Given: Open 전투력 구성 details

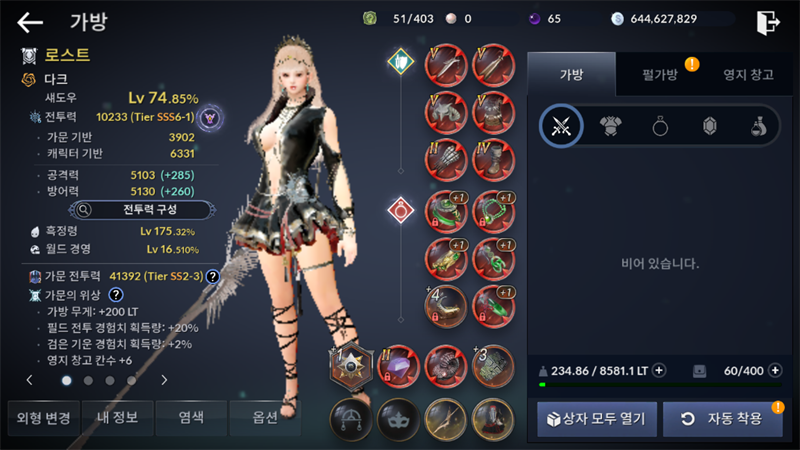Looking at the screenshot, I should click(x=143, y=210).
